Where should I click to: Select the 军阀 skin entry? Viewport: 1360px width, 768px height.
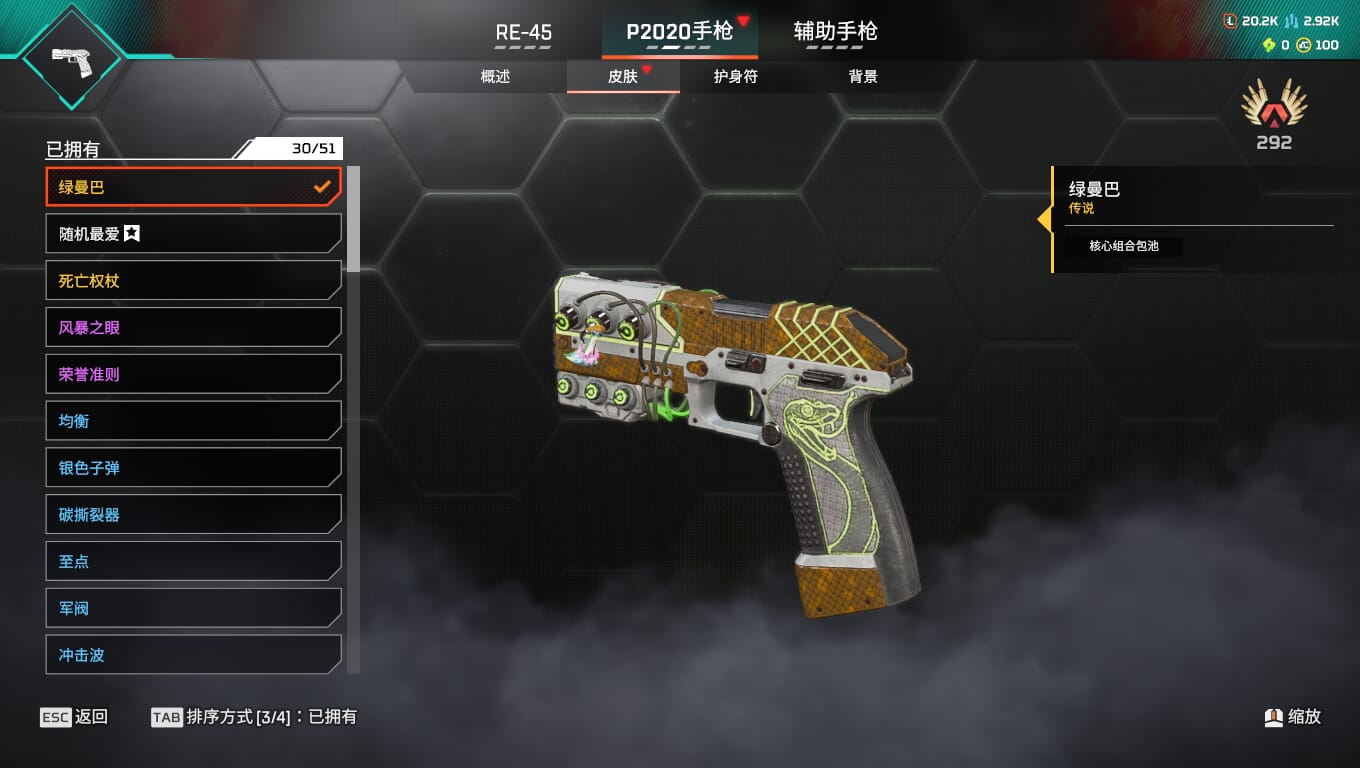tap(193, 608)
